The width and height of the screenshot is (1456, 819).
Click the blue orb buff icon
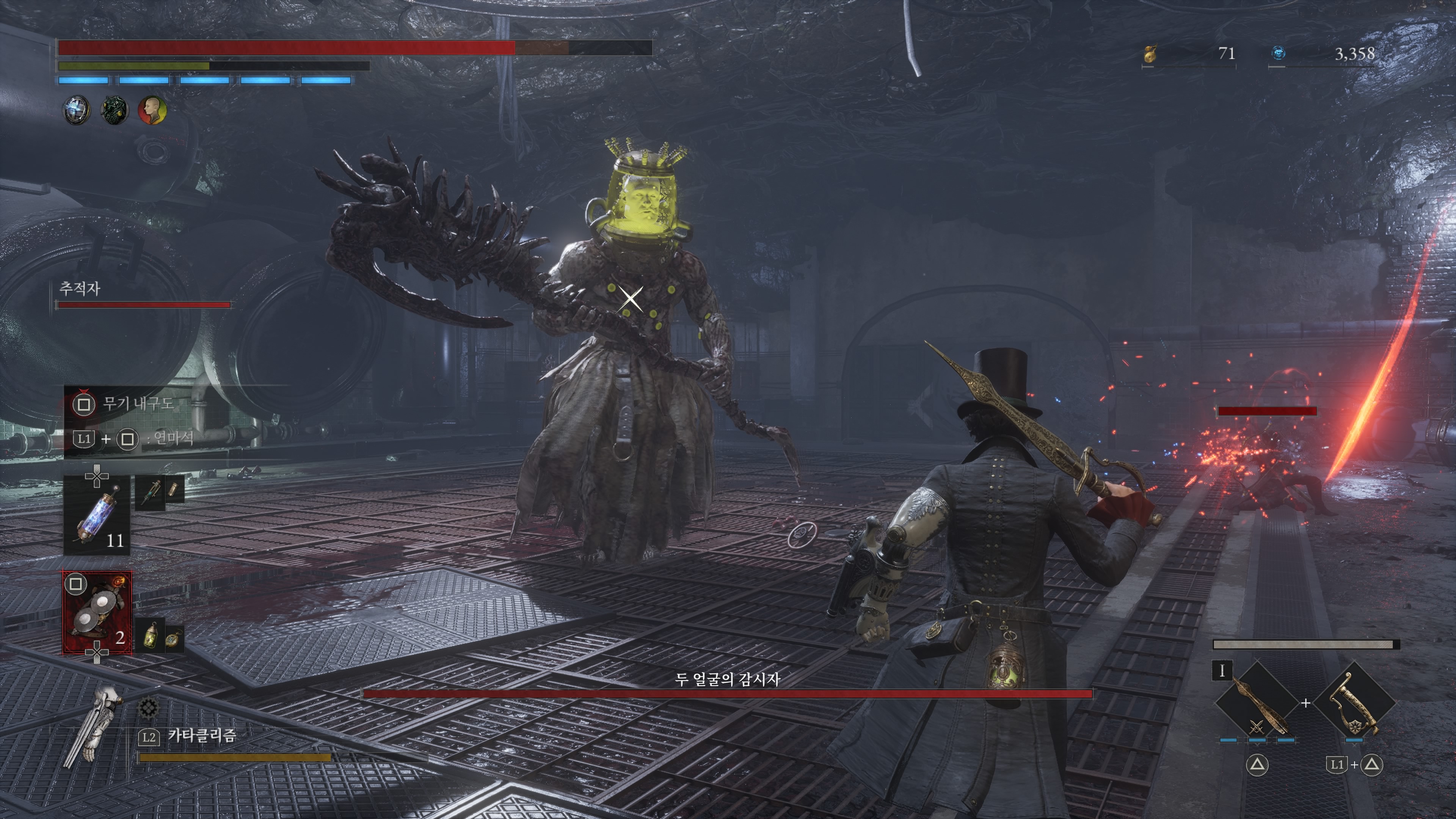pos(76,110)
